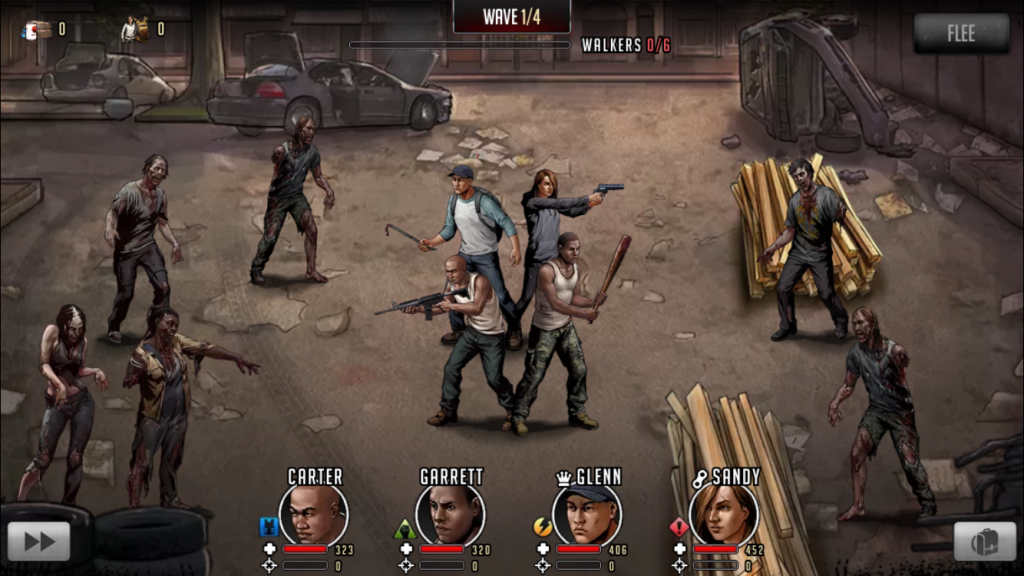
Task: Open the backpack items button
Action: 984,541
